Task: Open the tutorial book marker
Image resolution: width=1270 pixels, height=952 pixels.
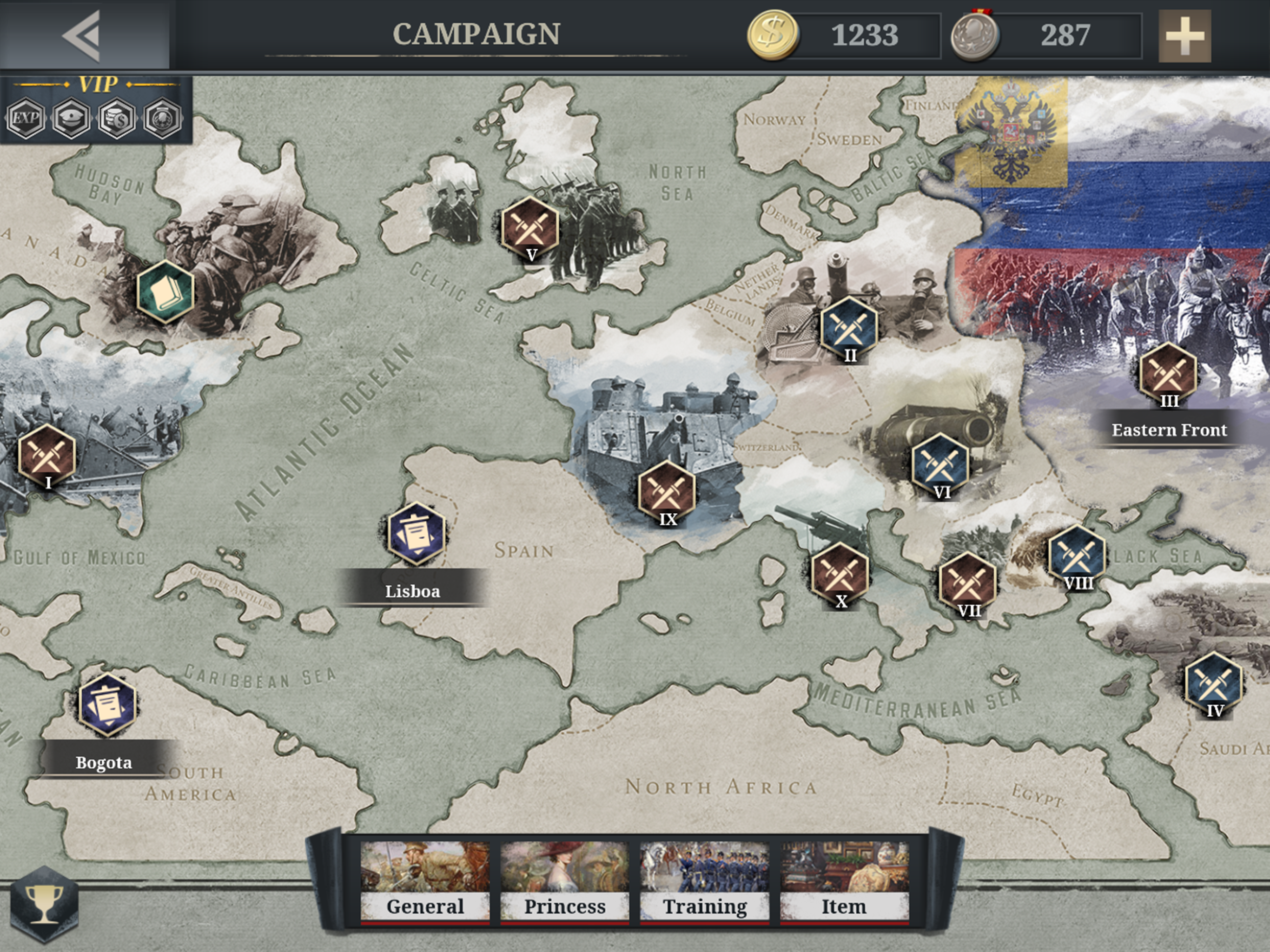Action: pos(165,291)
